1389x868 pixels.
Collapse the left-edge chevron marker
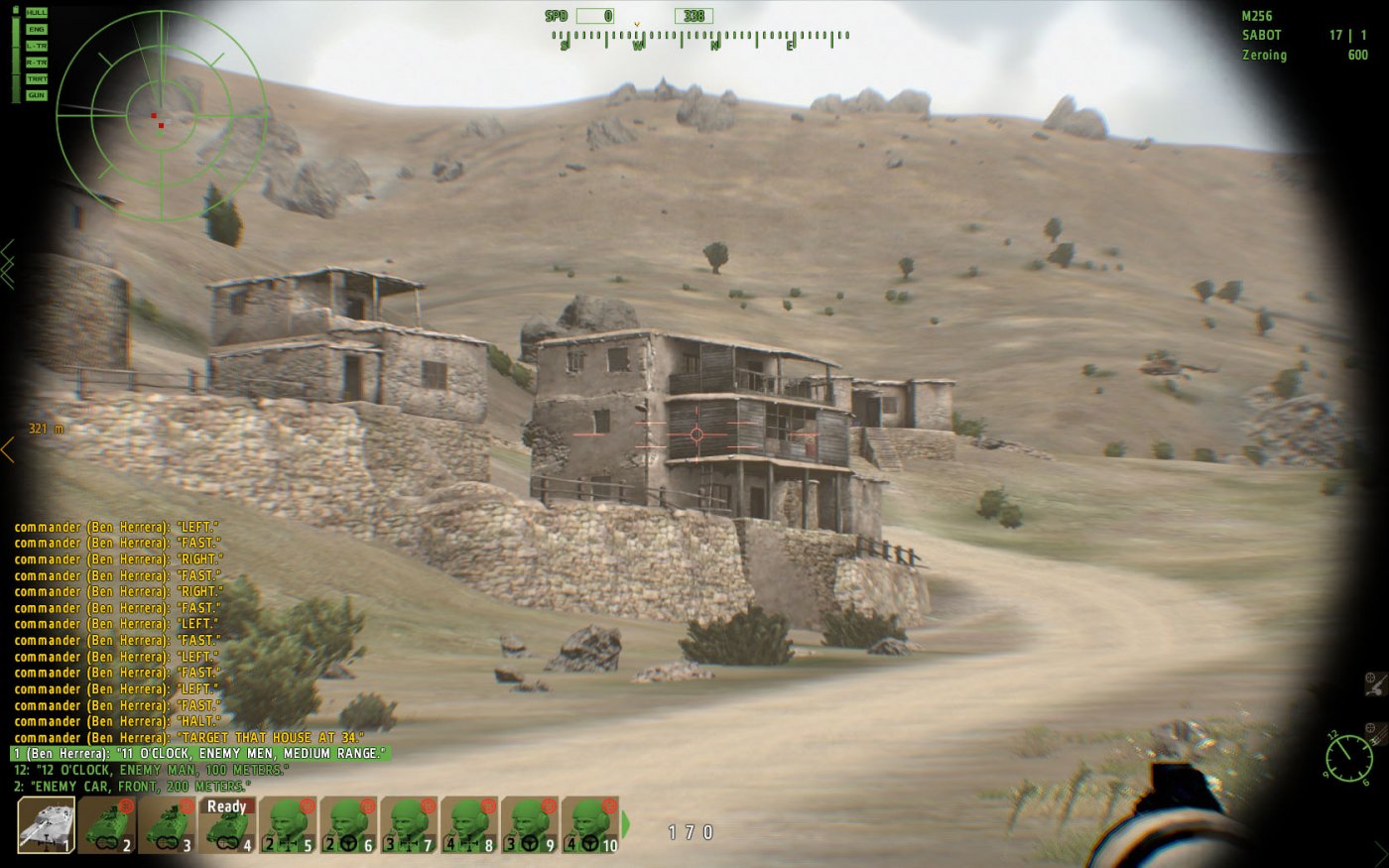9,250
